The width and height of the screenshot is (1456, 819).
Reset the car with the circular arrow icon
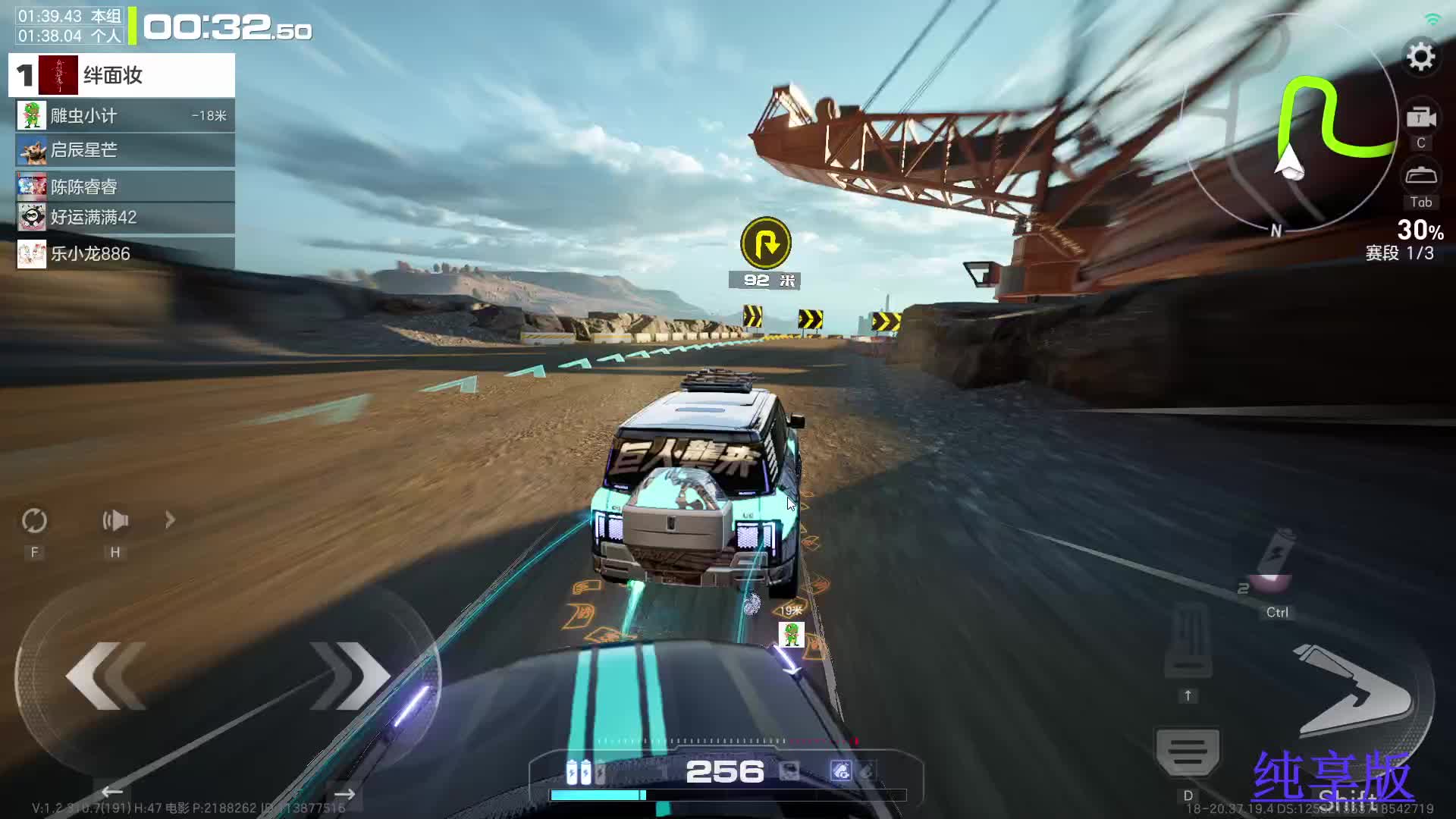point(34,520)
